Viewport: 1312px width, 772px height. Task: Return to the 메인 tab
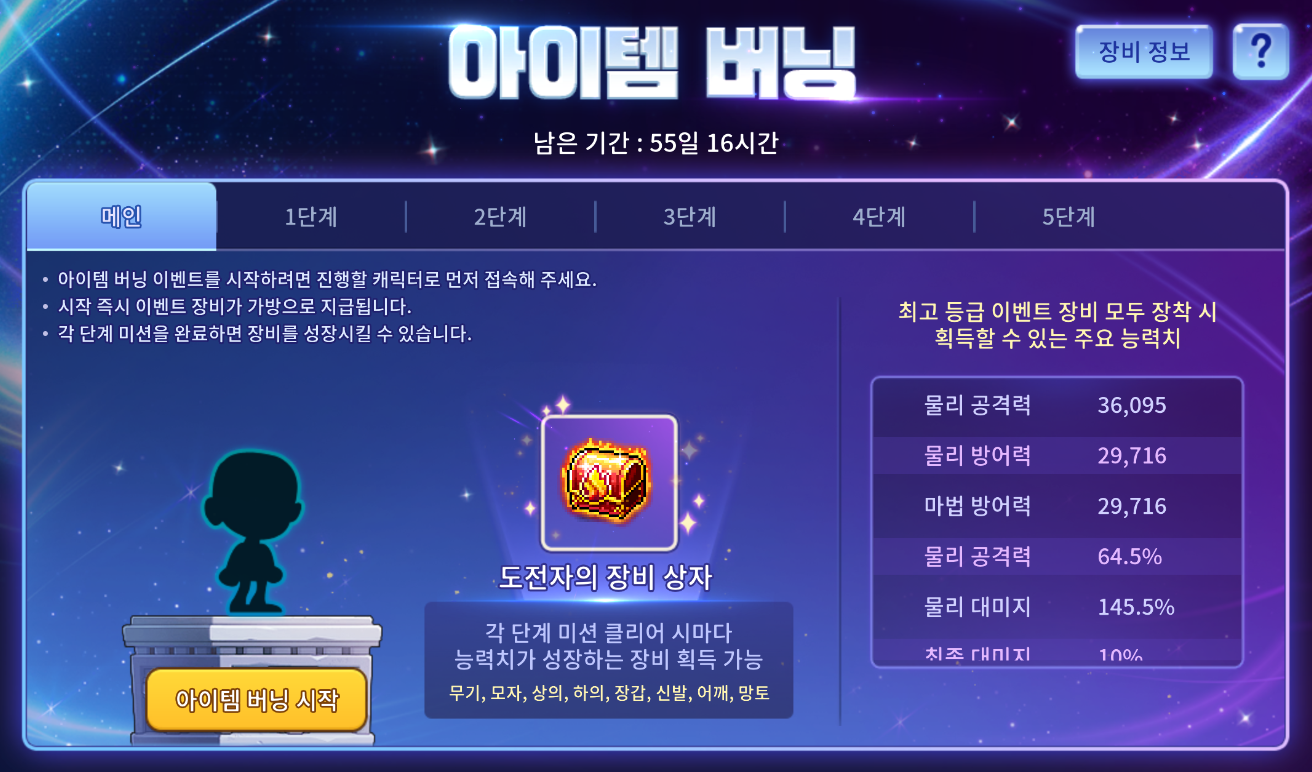[x=121, y=215]
